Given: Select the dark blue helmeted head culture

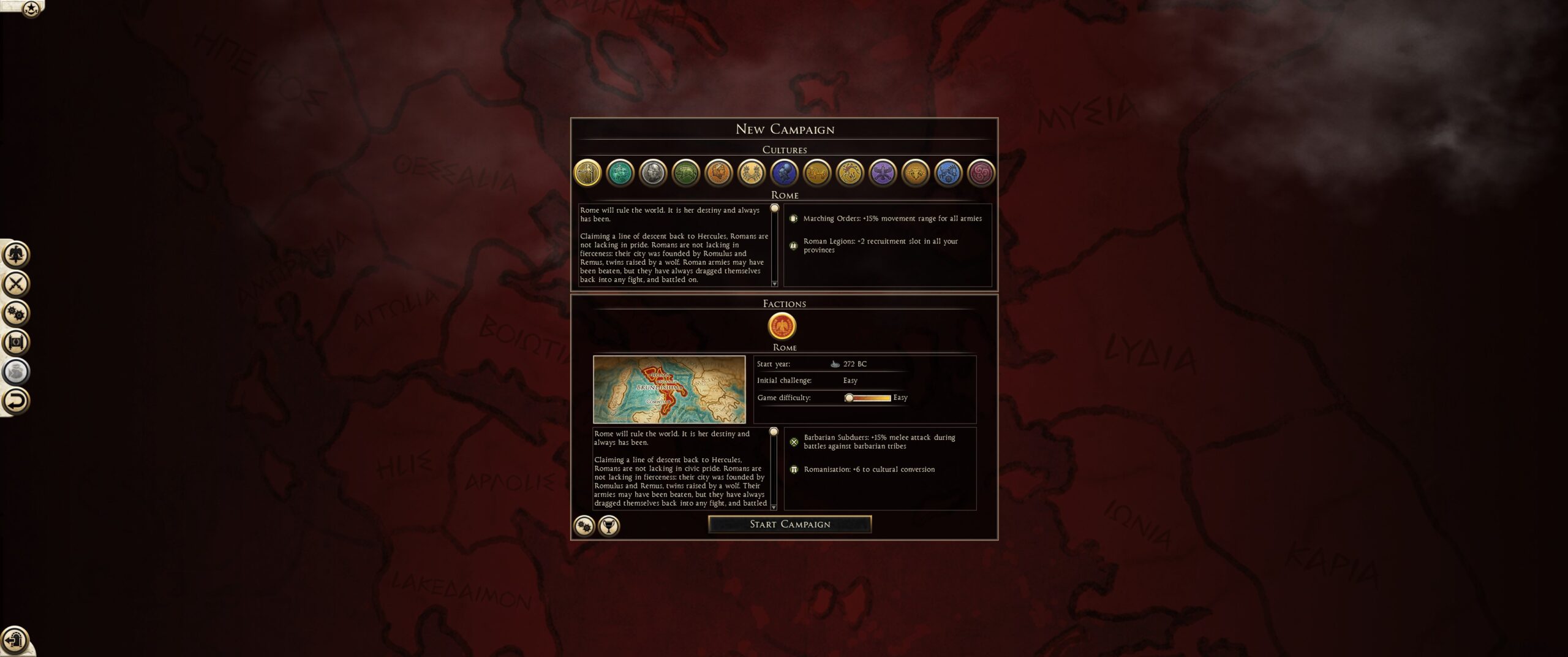Looking at the screenshot, I should [x=784, y=173].
